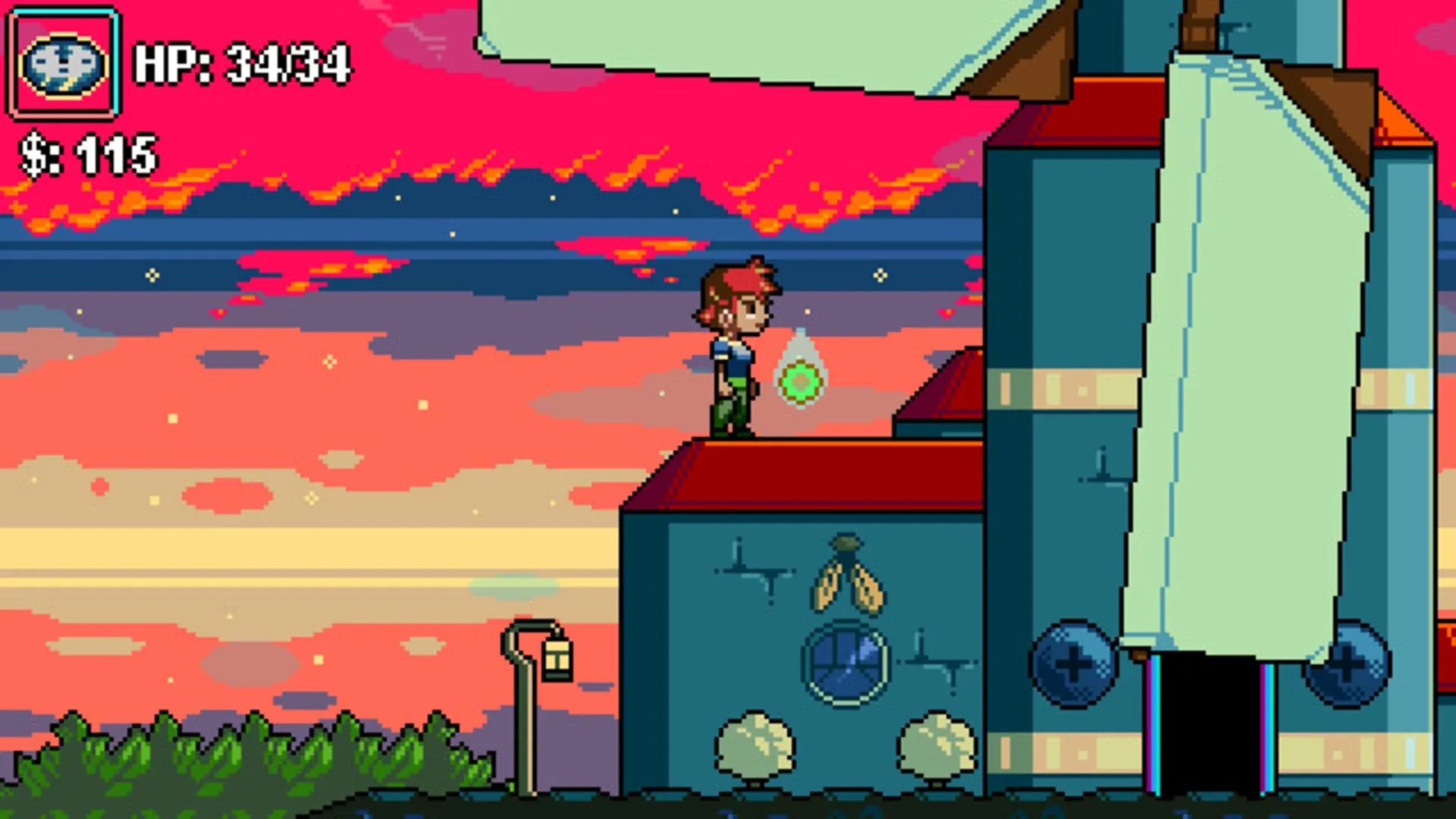The image size is (1456, 819).
Task: Click the orange sunset cloud band
Action: tap(455, 190)
